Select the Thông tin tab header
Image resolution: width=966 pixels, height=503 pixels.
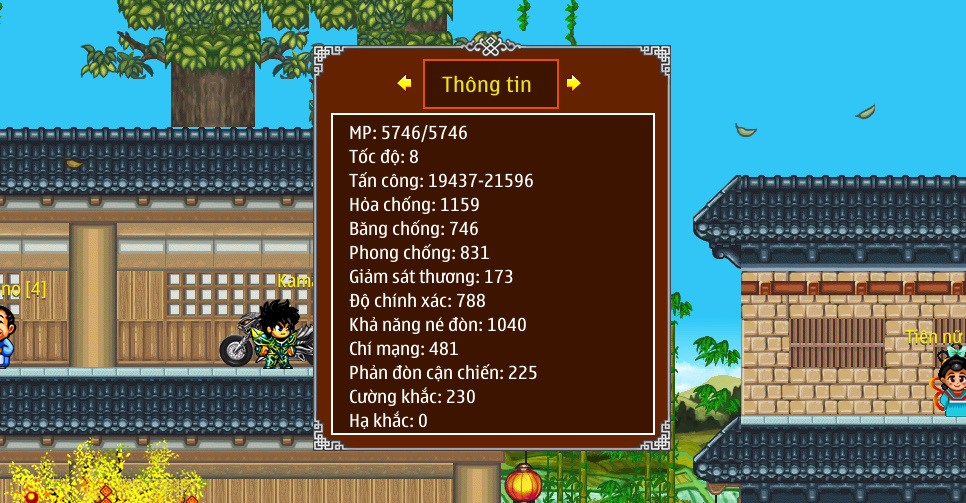point(490,84)
